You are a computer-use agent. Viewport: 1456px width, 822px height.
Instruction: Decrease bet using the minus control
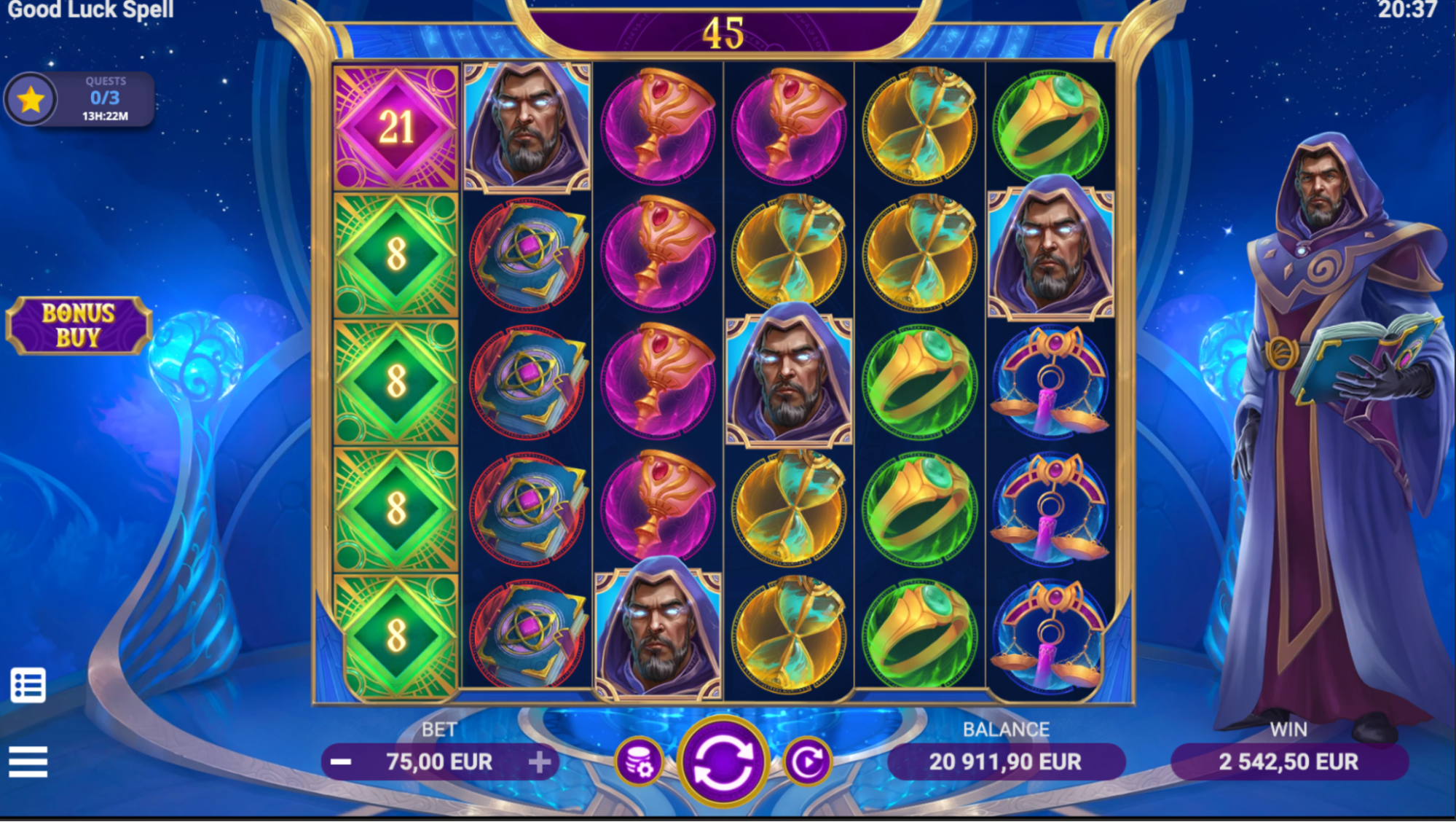click(340, 761)
